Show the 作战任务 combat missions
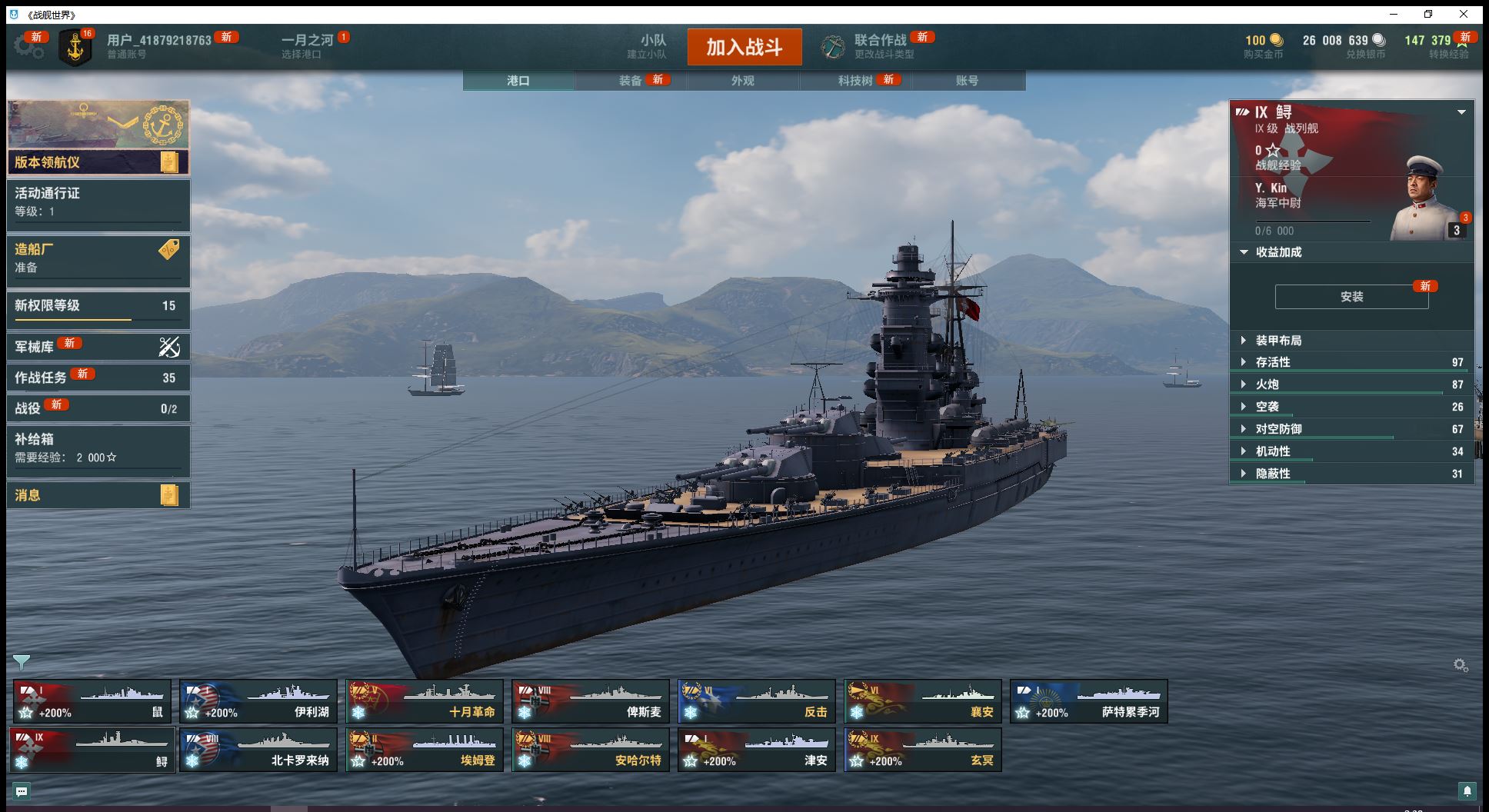The image size is (1489, 812). click(x=98, y=378)
